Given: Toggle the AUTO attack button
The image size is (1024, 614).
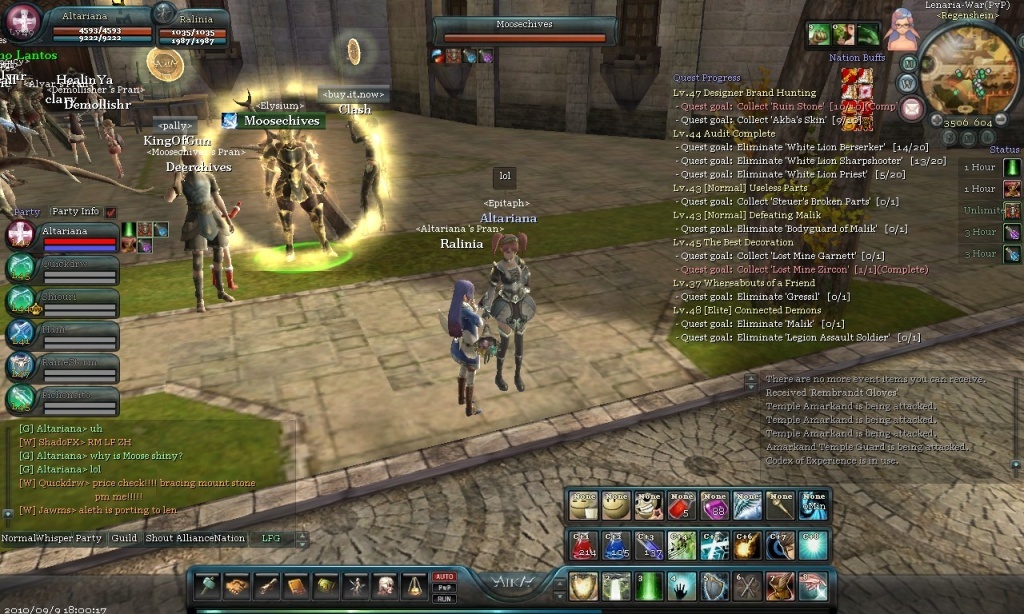Looking at the screenshot, I should [x=444, y=577].
